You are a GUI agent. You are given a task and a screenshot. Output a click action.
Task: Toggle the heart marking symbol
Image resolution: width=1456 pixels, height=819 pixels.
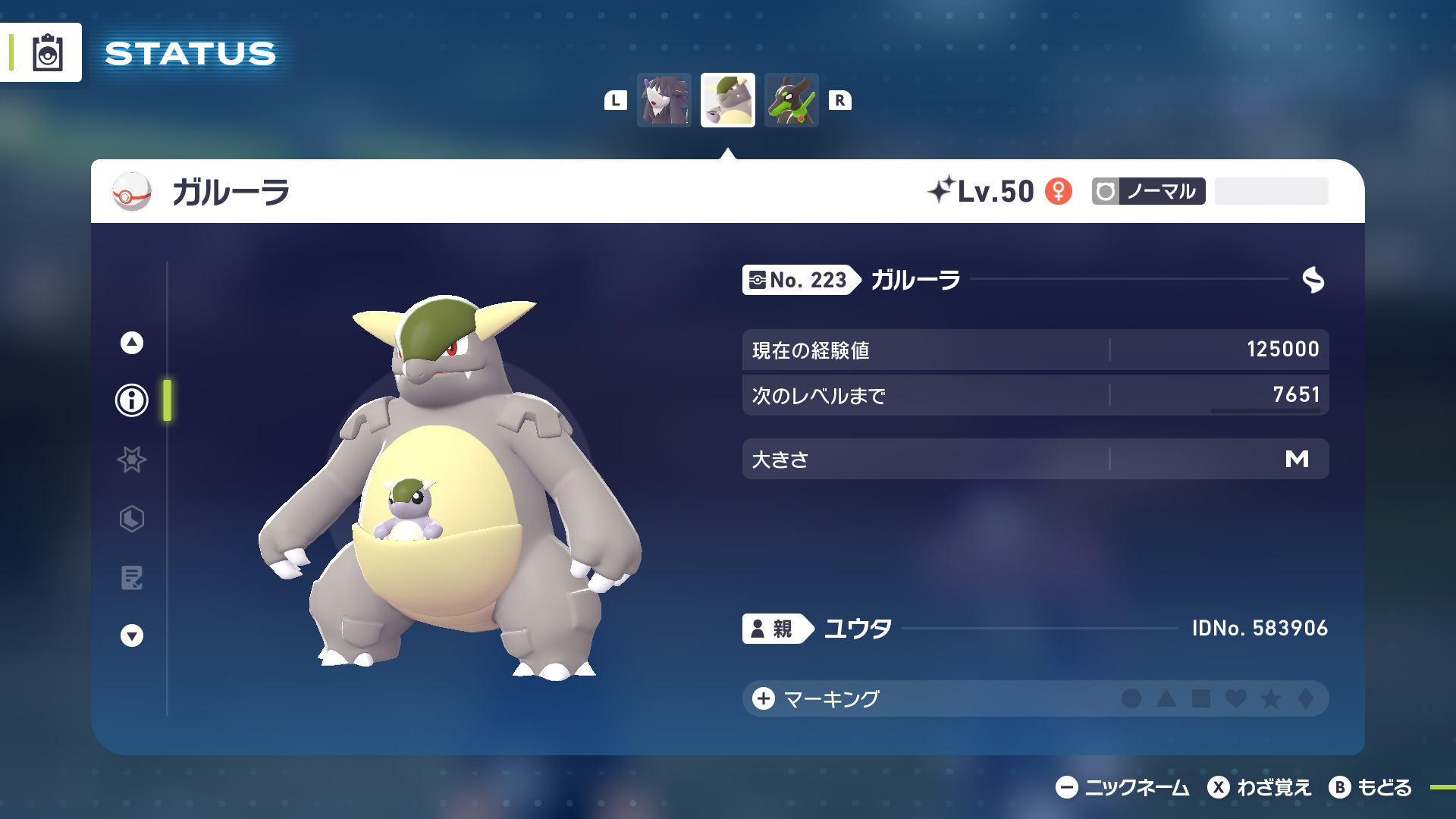tap(1237, 699)
